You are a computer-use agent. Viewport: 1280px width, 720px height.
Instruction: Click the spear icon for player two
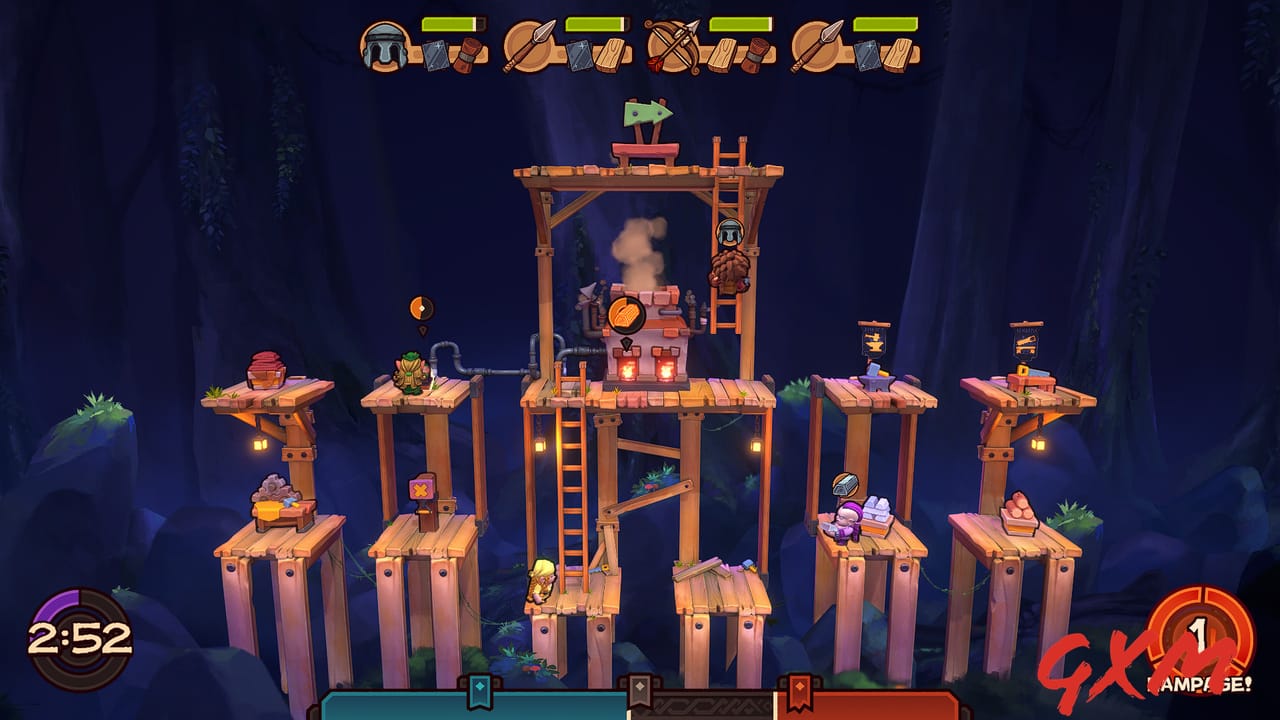pyautogui.click(x=530, y=44)
